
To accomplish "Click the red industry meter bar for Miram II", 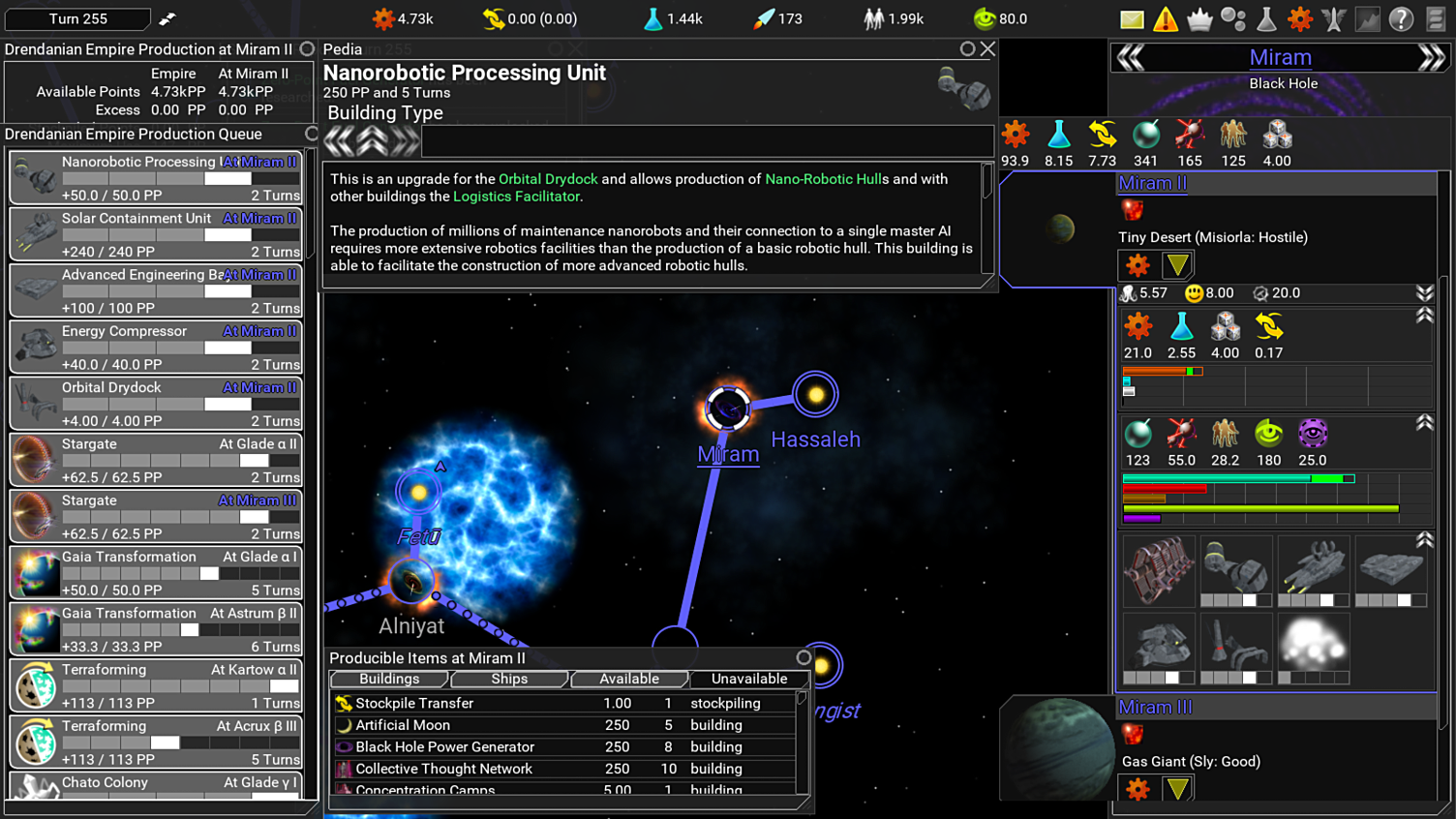I will click(x=1155, y=371).
